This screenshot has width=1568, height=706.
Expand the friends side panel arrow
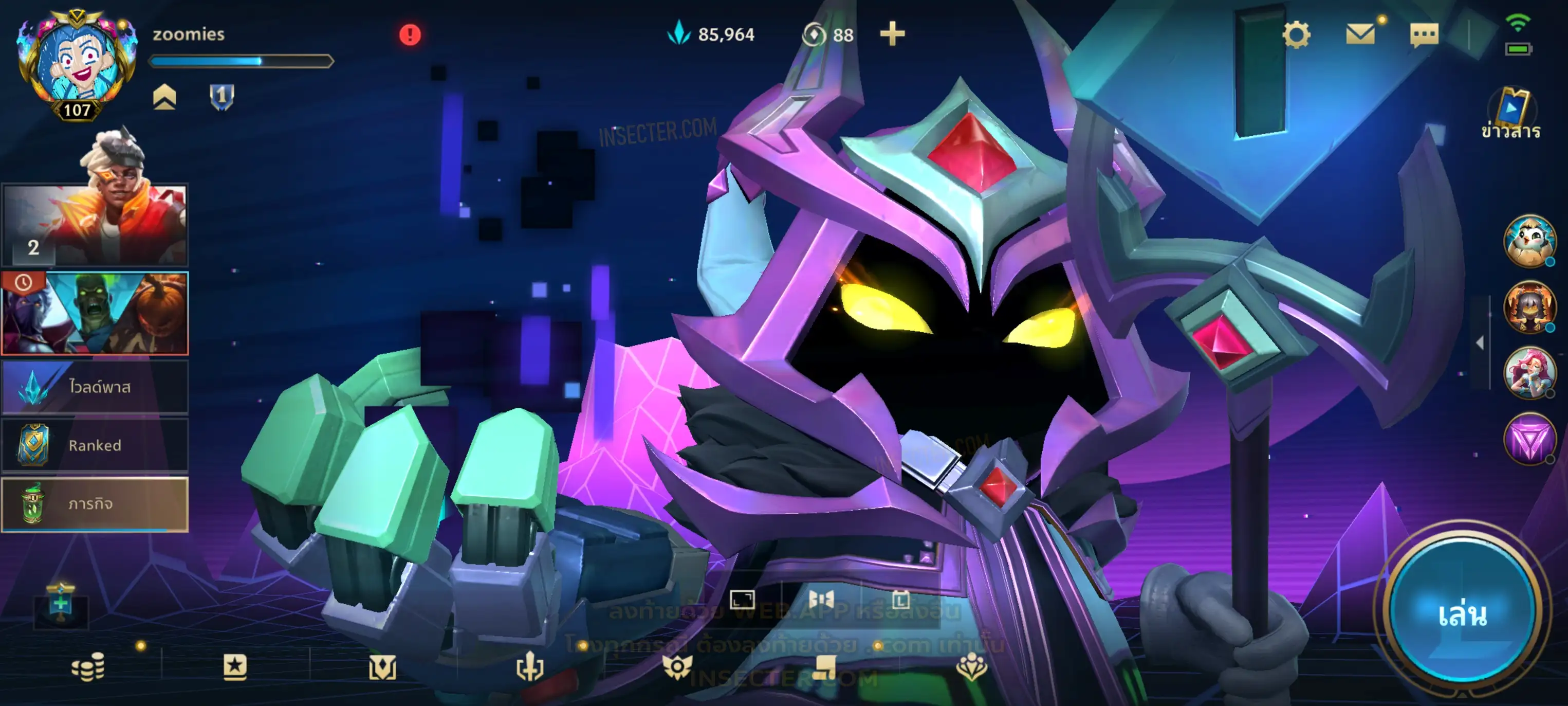1480,343
